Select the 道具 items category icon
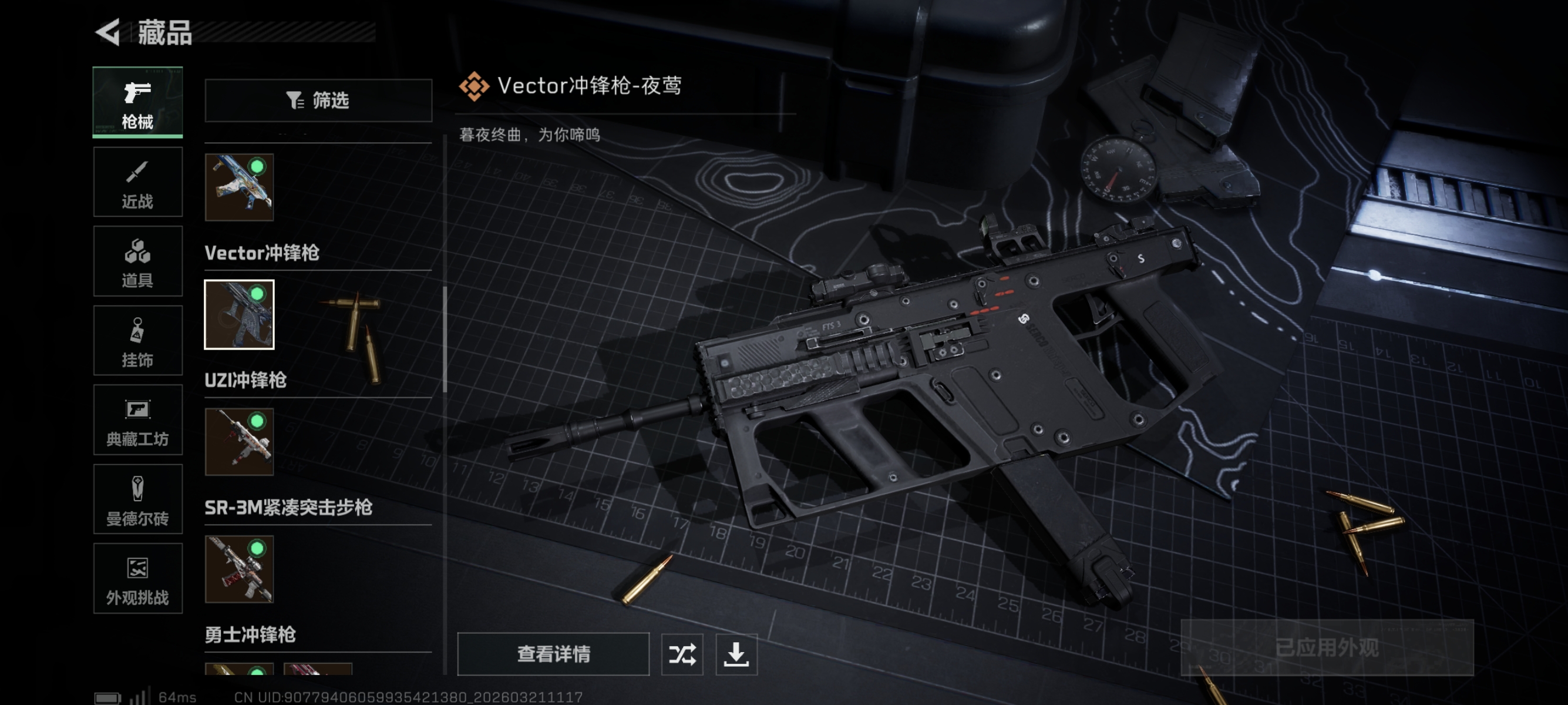 137,261
